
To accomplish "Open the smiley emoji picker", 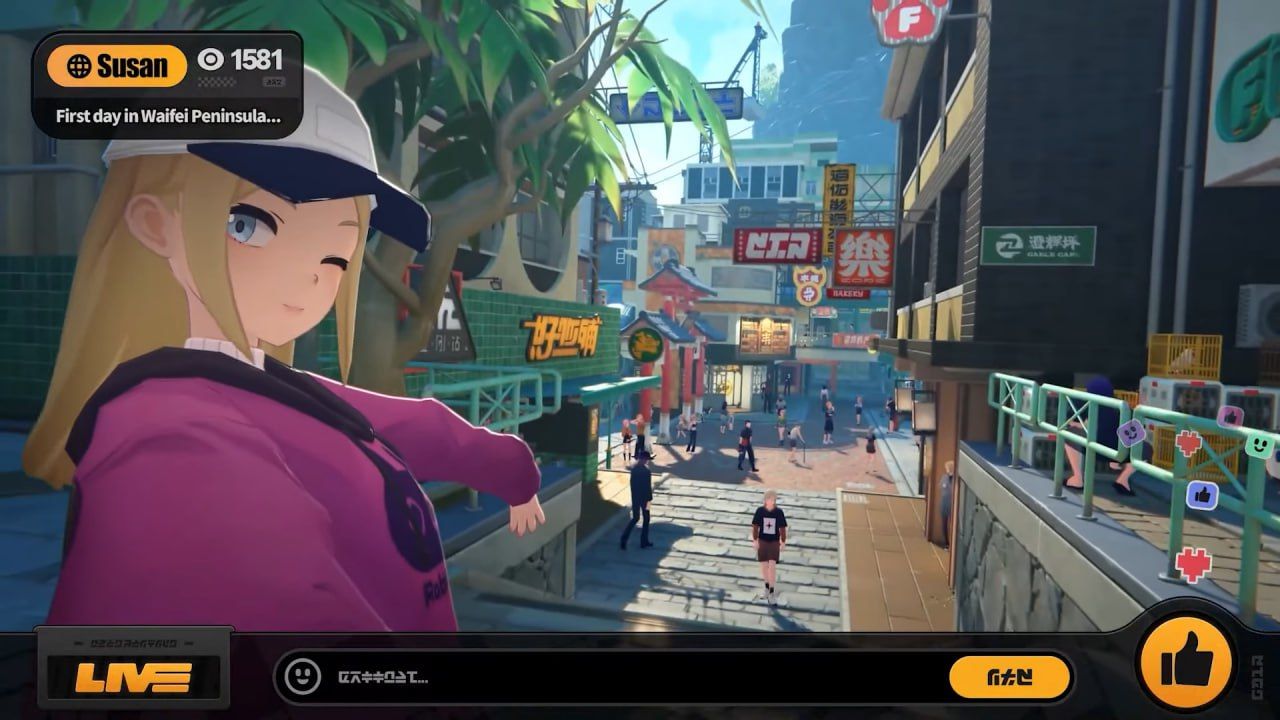I will (x=302, y=677).
